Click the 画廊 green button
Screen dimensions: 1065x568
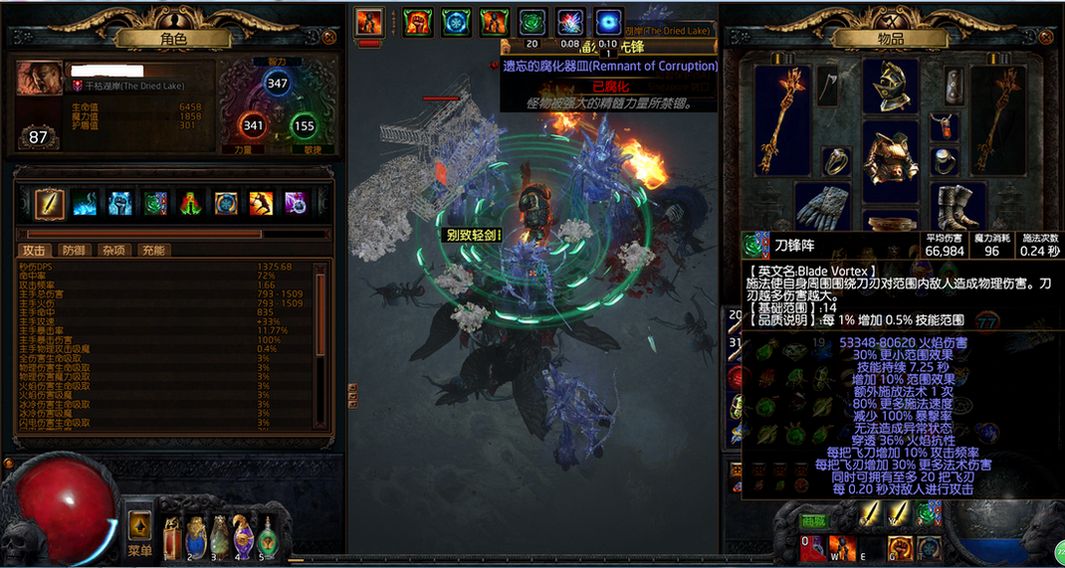point(813,520)
